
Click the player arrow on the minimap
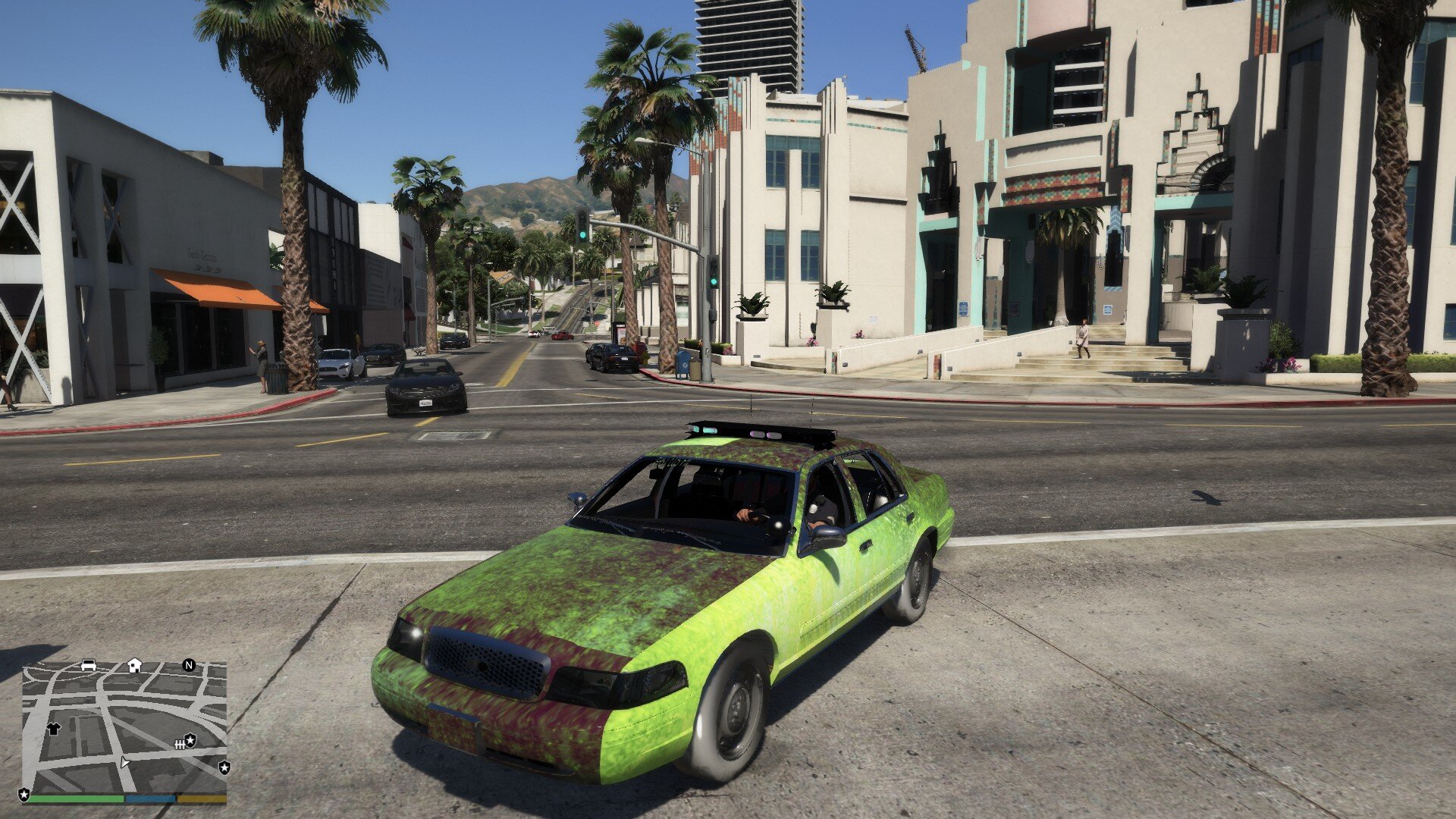124,761
